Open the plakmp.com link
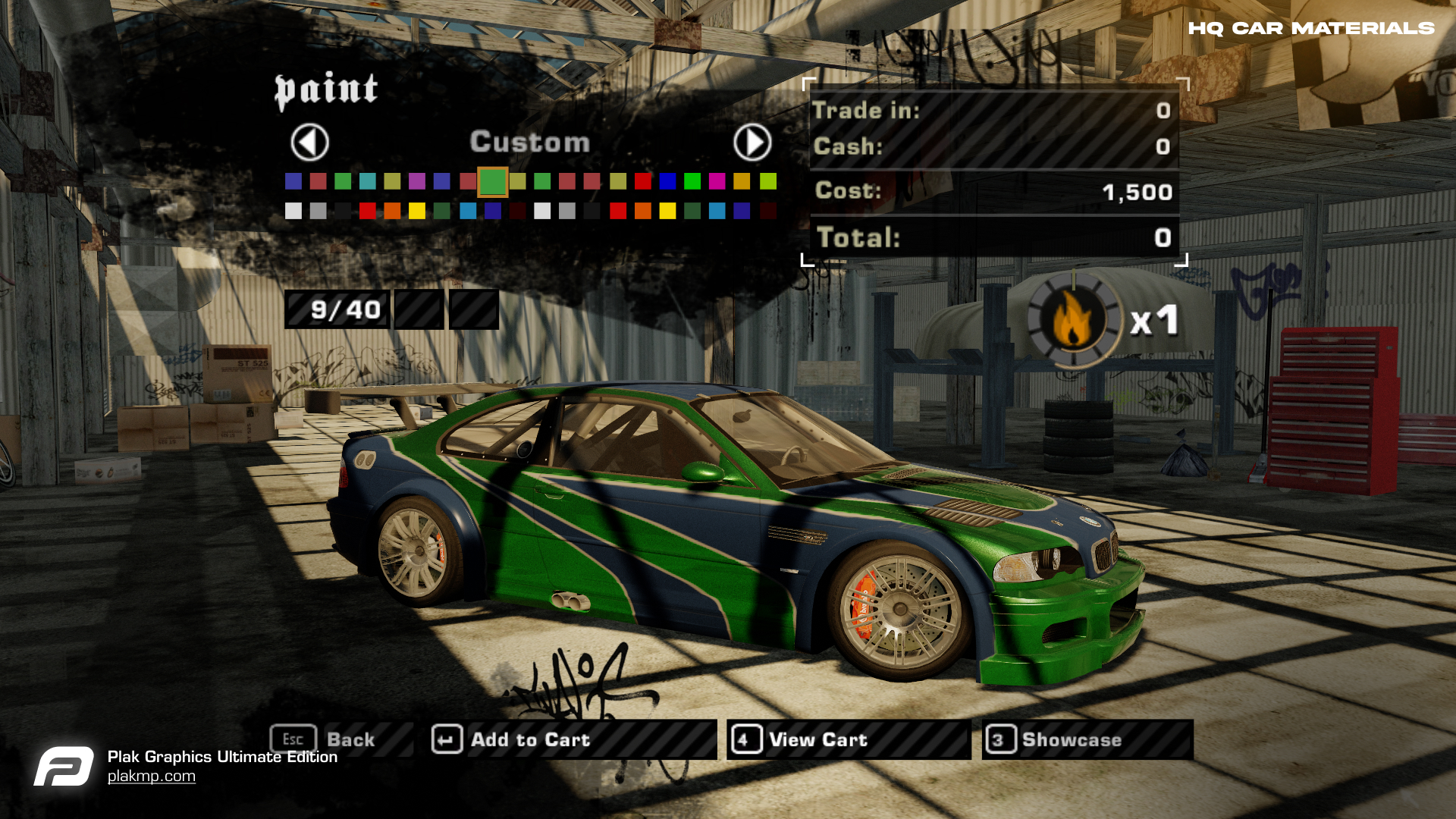The image size is (1456, 819). (x=152, y=775)
